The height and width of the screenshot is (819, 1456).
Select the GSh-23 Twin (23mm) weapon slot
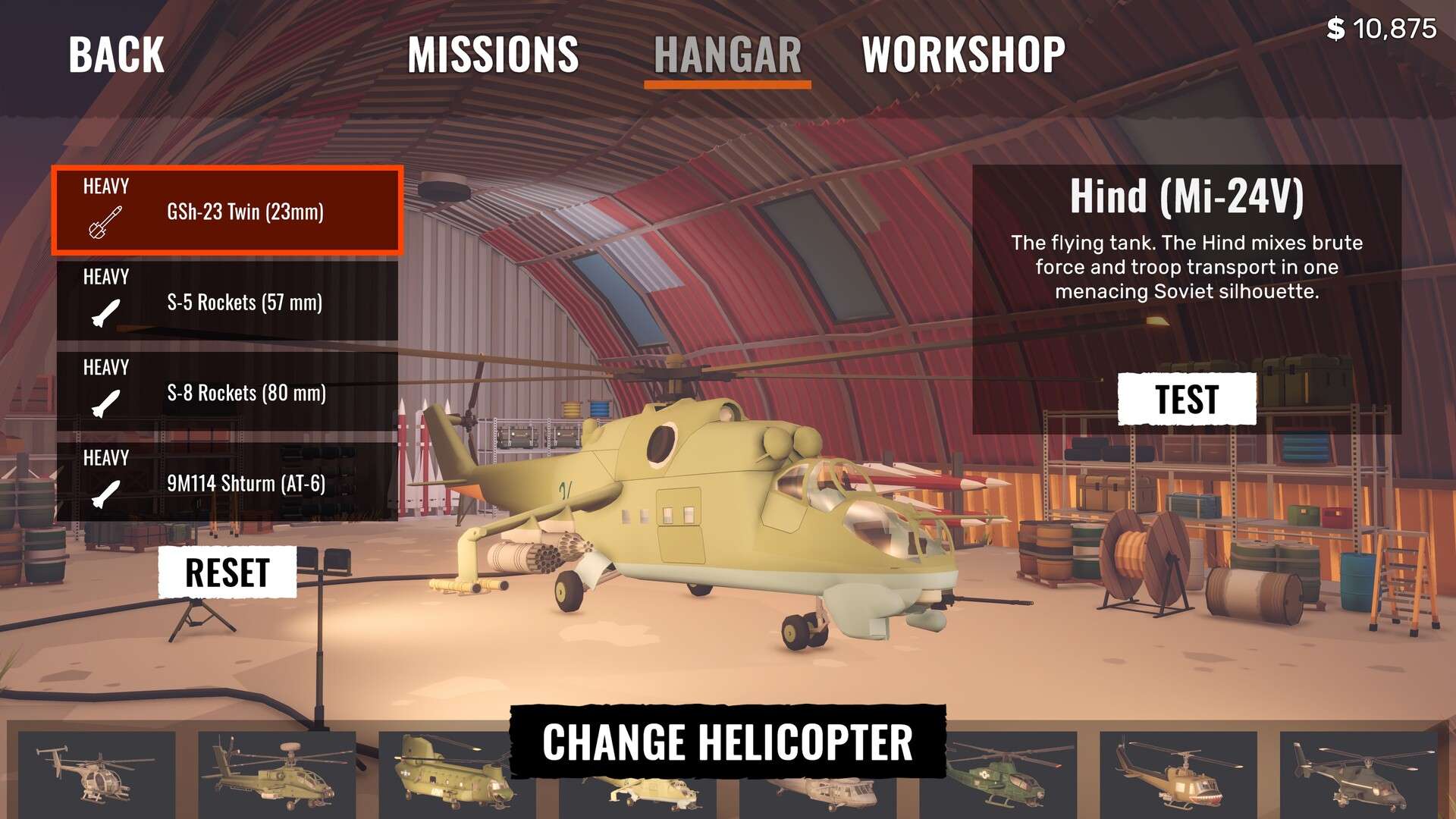(x=227, y=211)
